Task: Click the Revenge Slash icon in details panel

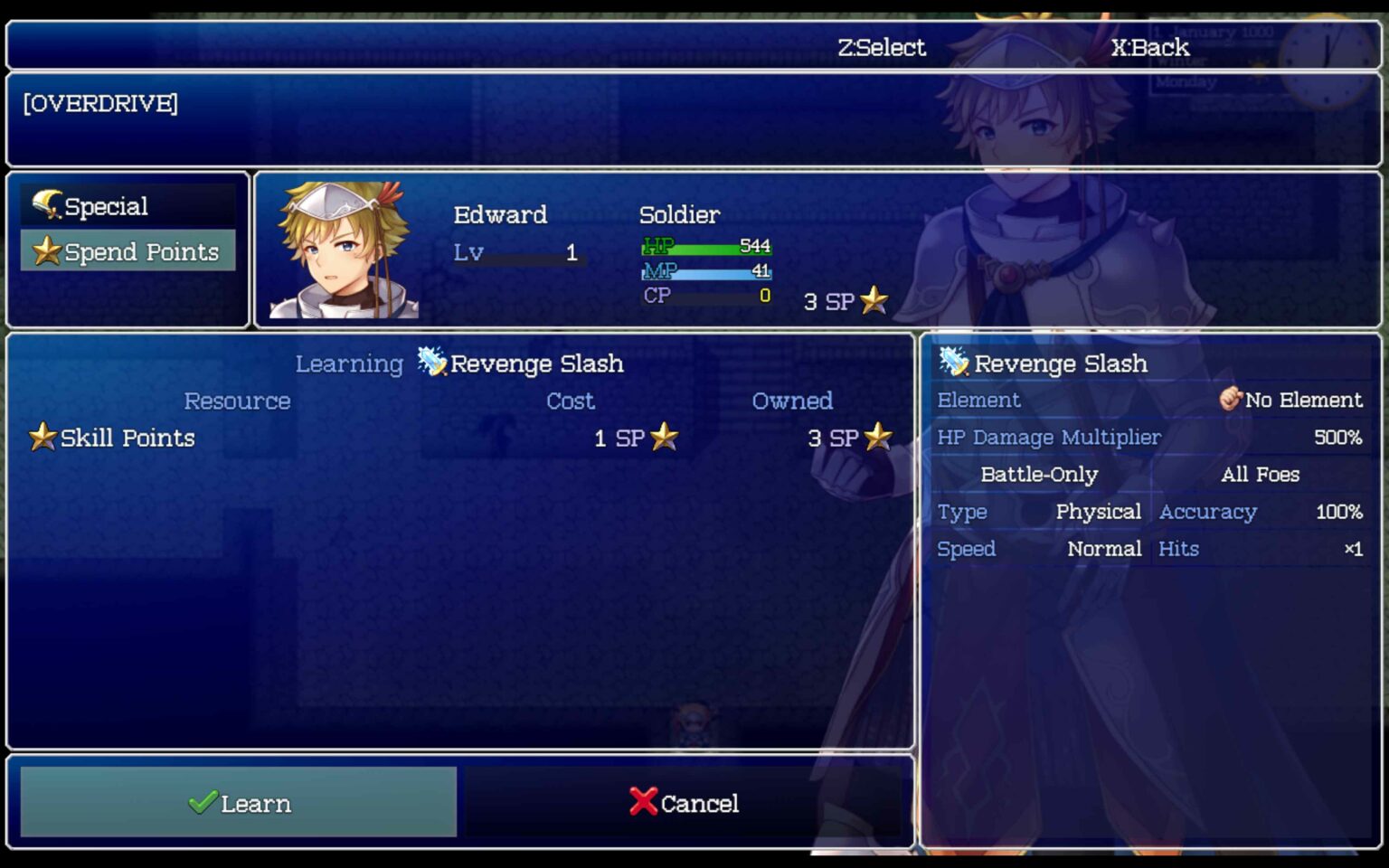Action: pyautogui.click(x=955, y=362)
